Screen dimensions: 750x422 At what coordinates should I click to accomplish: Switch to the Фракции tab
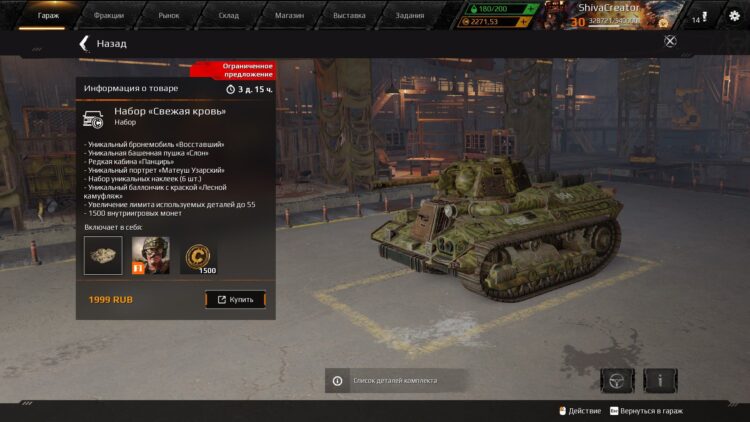(x=108, y=15)
